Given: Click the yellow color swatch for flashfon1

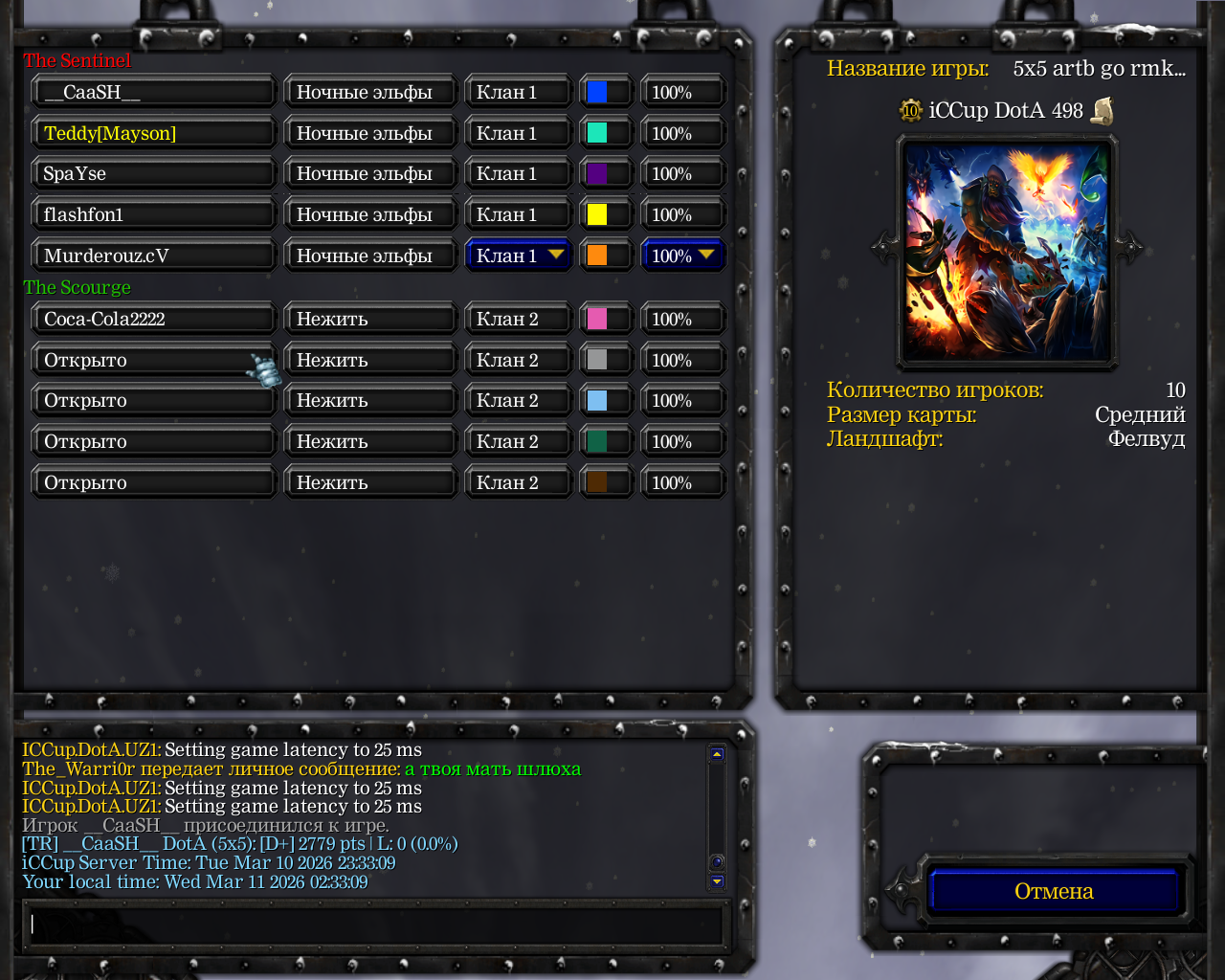Looking at the screenshot, I should coord(597,214).
